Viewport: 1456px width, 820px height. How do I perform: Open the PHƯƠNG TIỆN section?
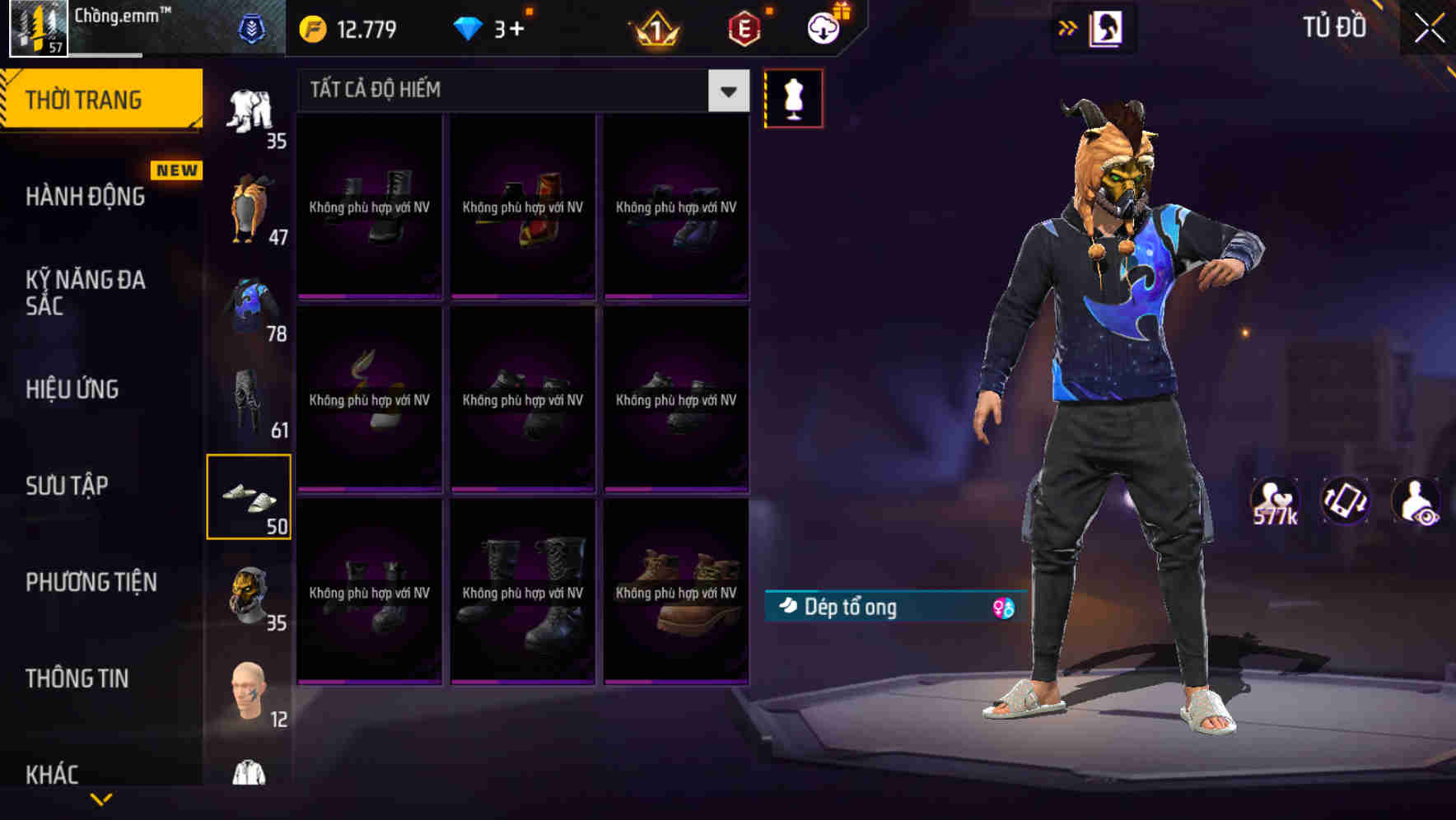click(x=91, y=582)
